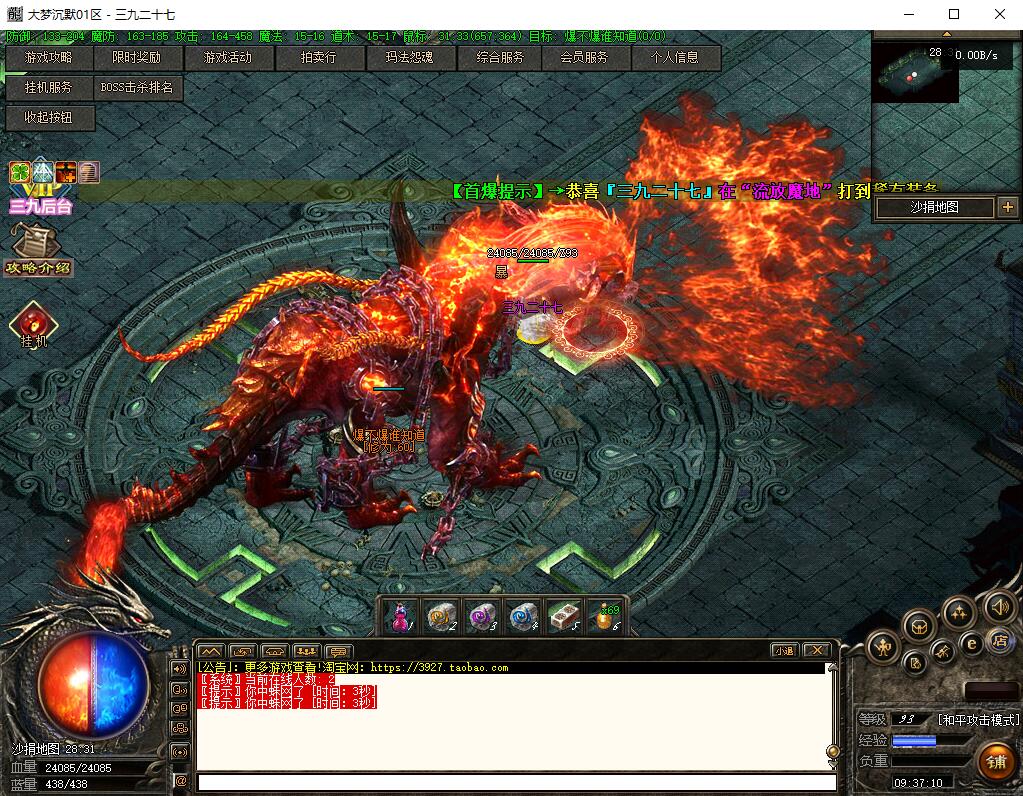Open the 拍卖行 auction house
This screenshot has height=796, width=1023.
pos(318,58)
